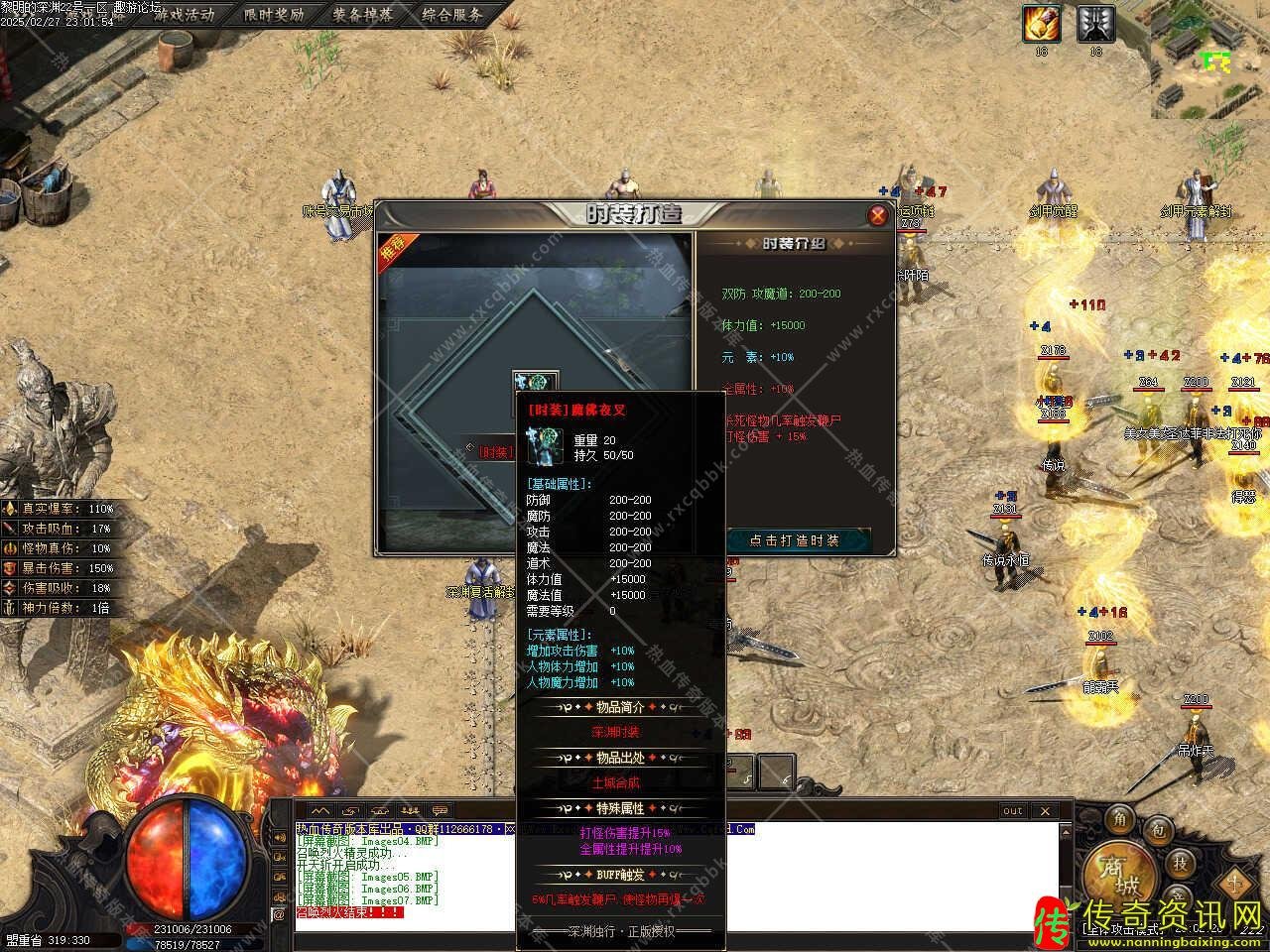This screenshot has height=952, width=1270.
Task: Click the speech bubble chat tab
Action: pos(440,811)
